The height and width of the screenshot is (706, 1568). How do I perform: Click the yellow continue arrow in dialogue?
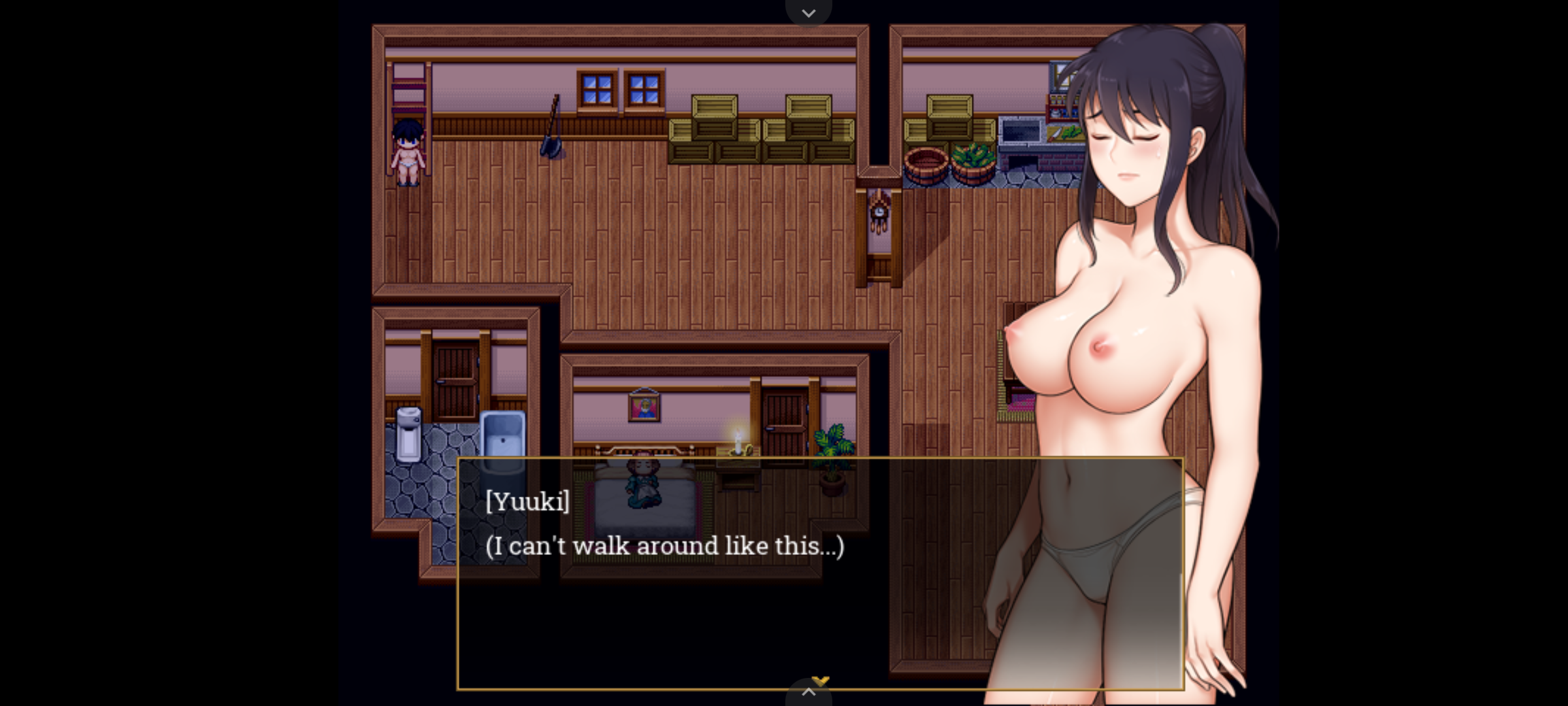click(821, 681)
